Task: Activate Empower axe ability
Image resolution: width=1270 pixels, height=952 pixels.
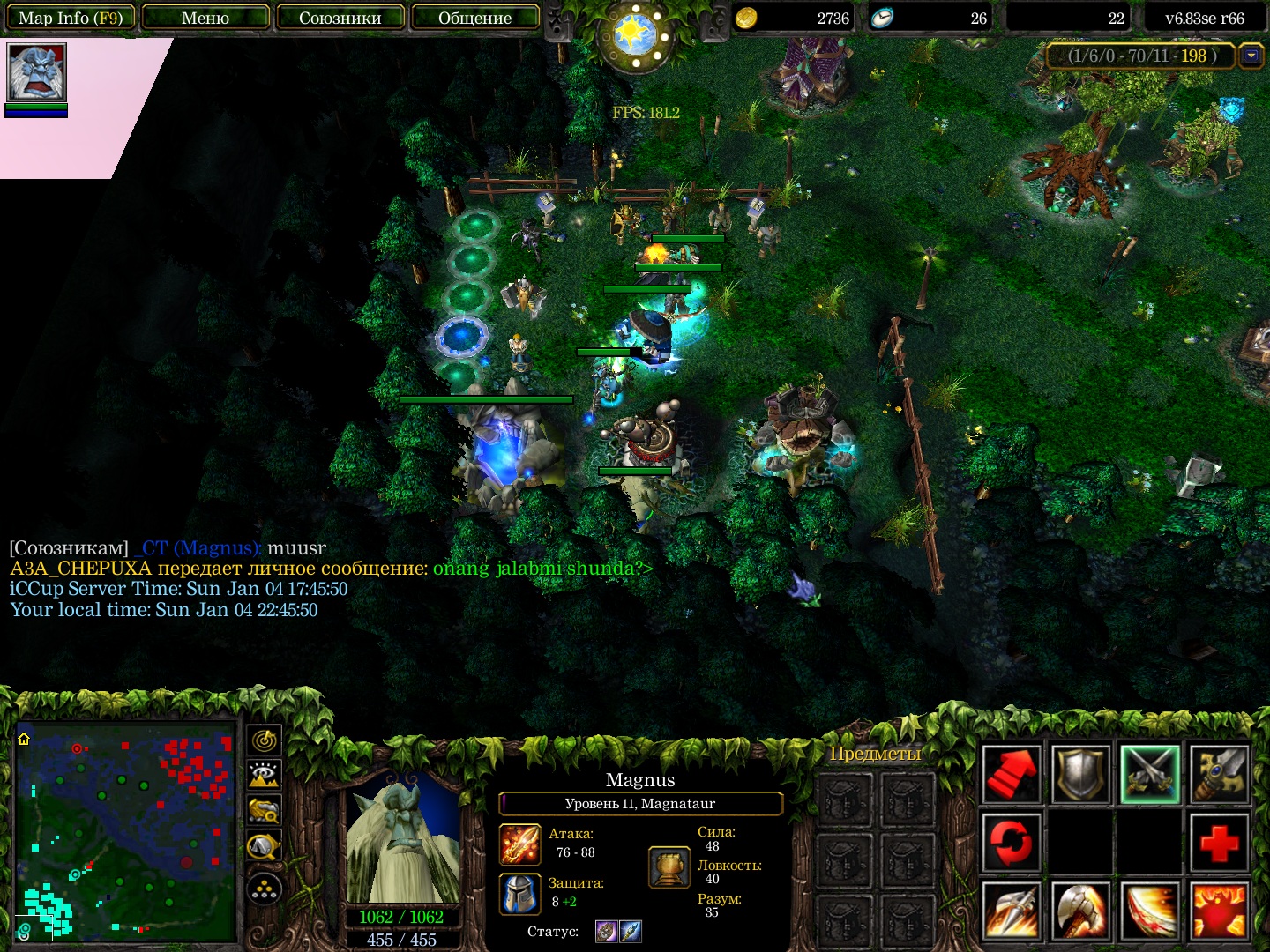Action: click(x=1080, y=911)
